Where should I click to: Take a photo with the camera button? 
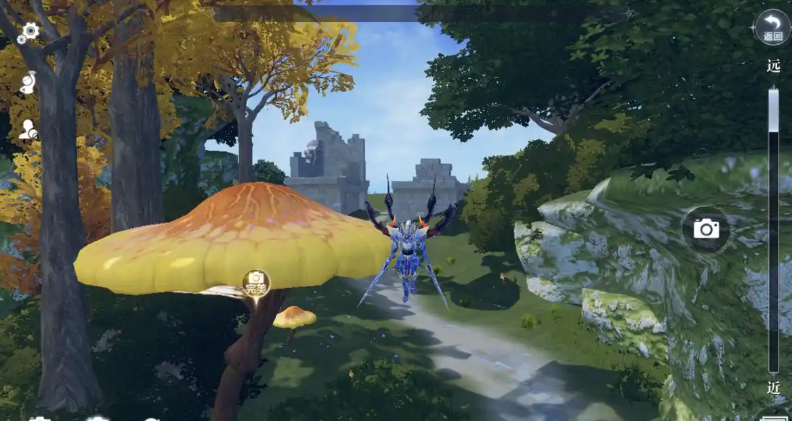pyautogui.click(x=706, y=229)
